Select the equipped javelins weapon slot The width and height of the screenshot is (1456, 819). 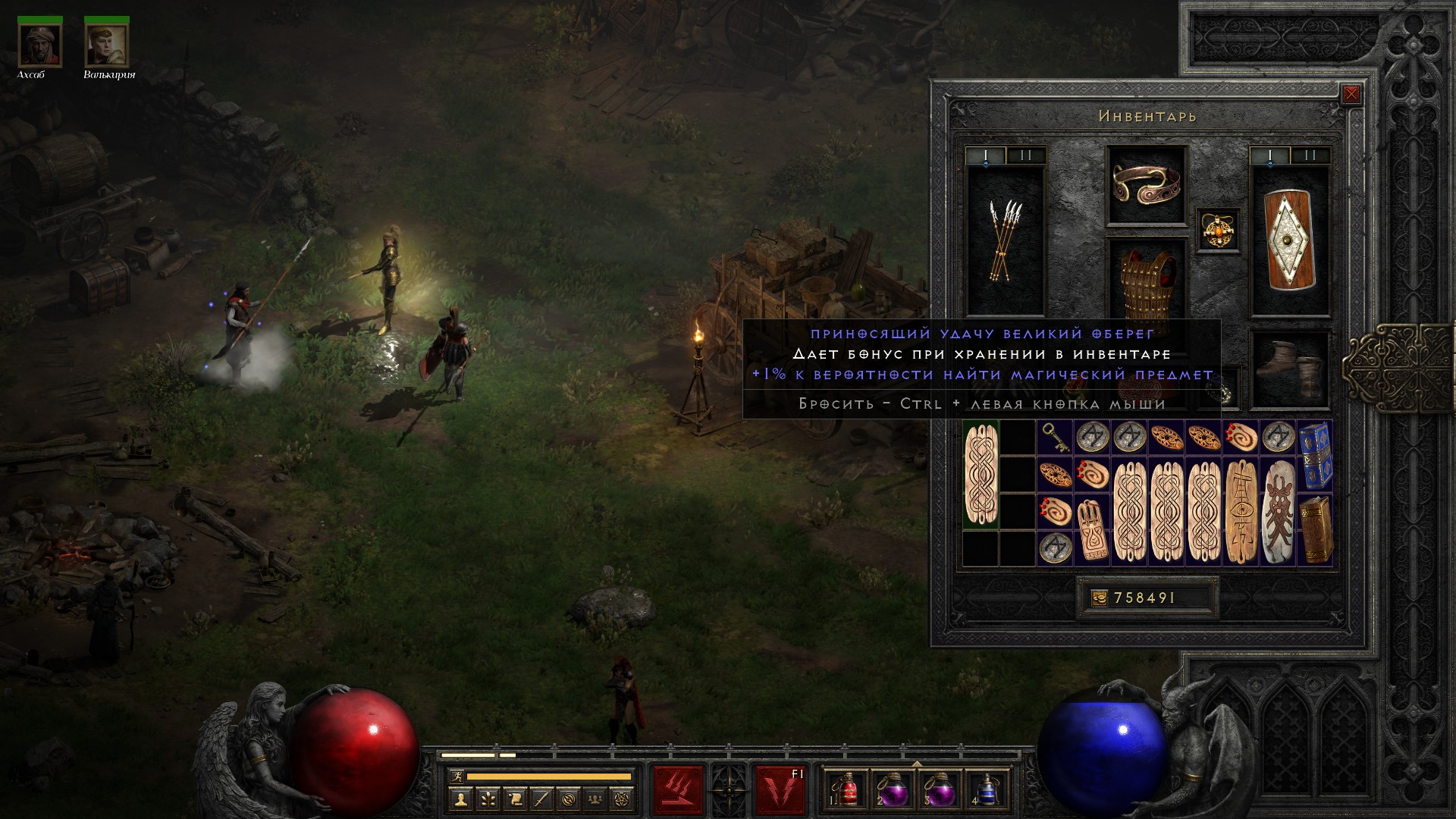pos(1006,241)
